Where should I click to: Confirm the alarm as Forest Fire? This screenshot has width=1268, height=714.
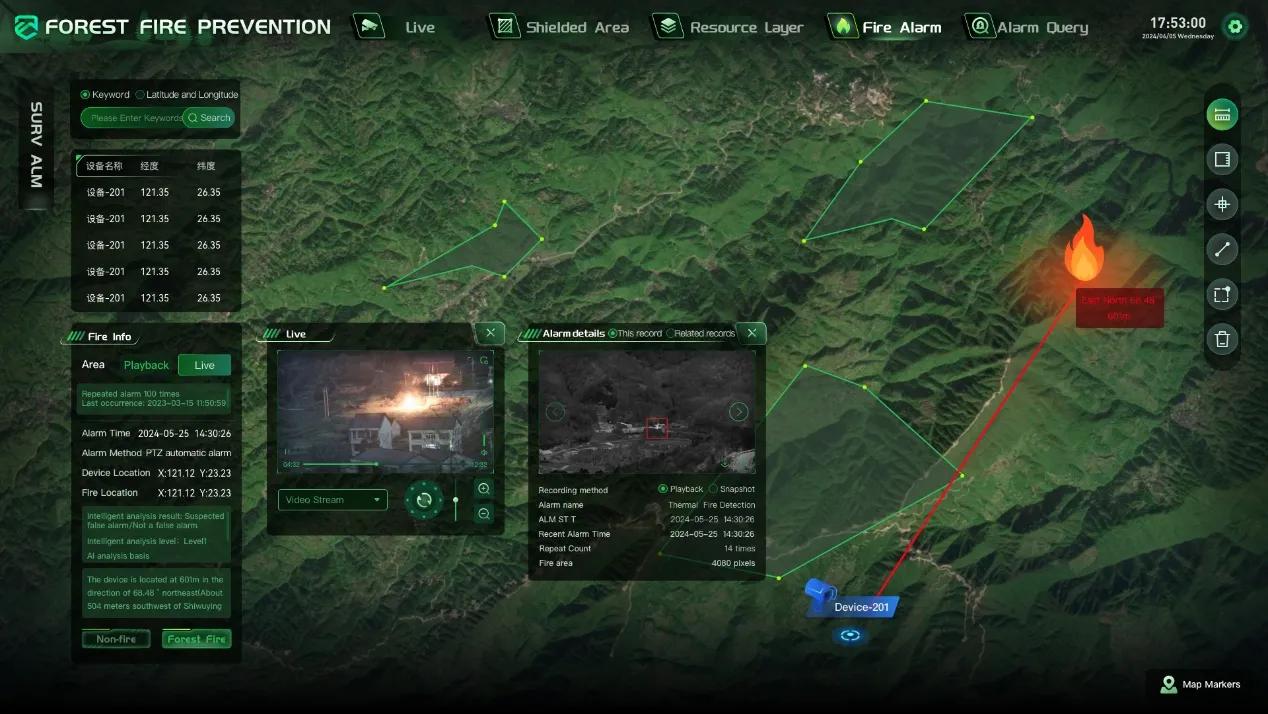tap(196, 639)
